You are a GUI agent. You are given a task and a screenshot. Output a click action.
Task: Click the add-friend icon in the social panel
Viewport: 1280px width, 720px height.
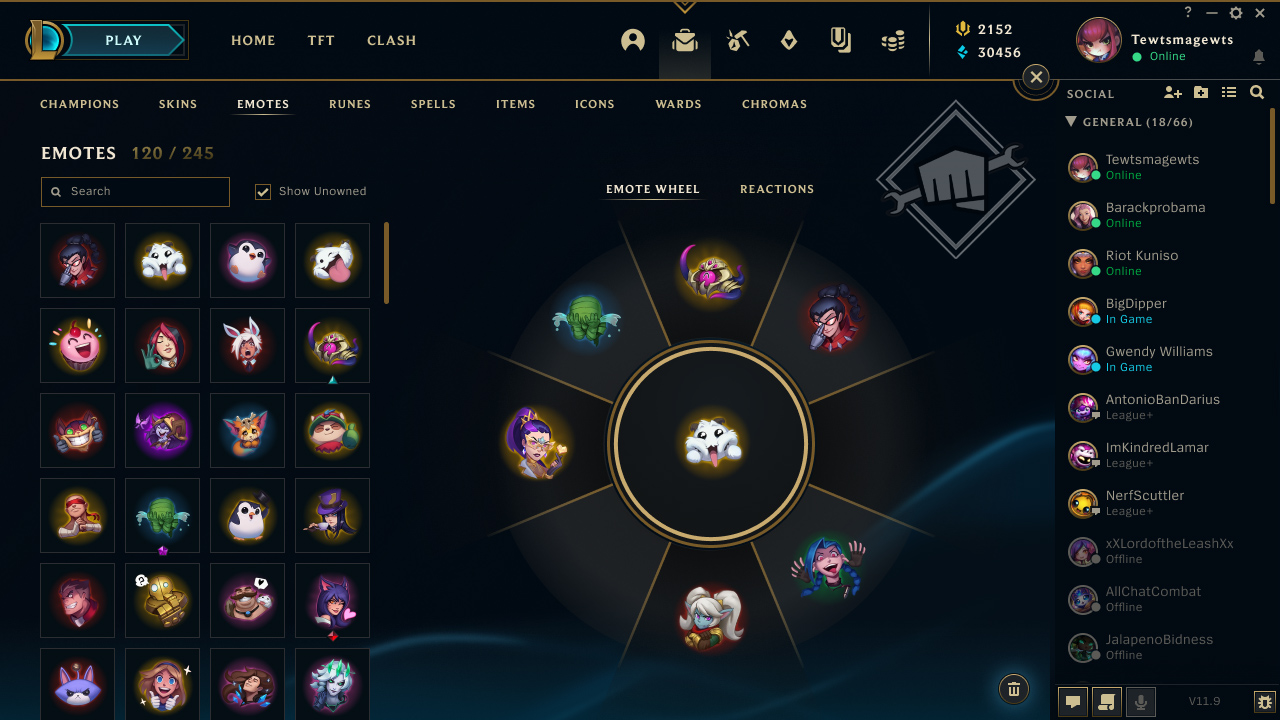(x=1172, y=93)
